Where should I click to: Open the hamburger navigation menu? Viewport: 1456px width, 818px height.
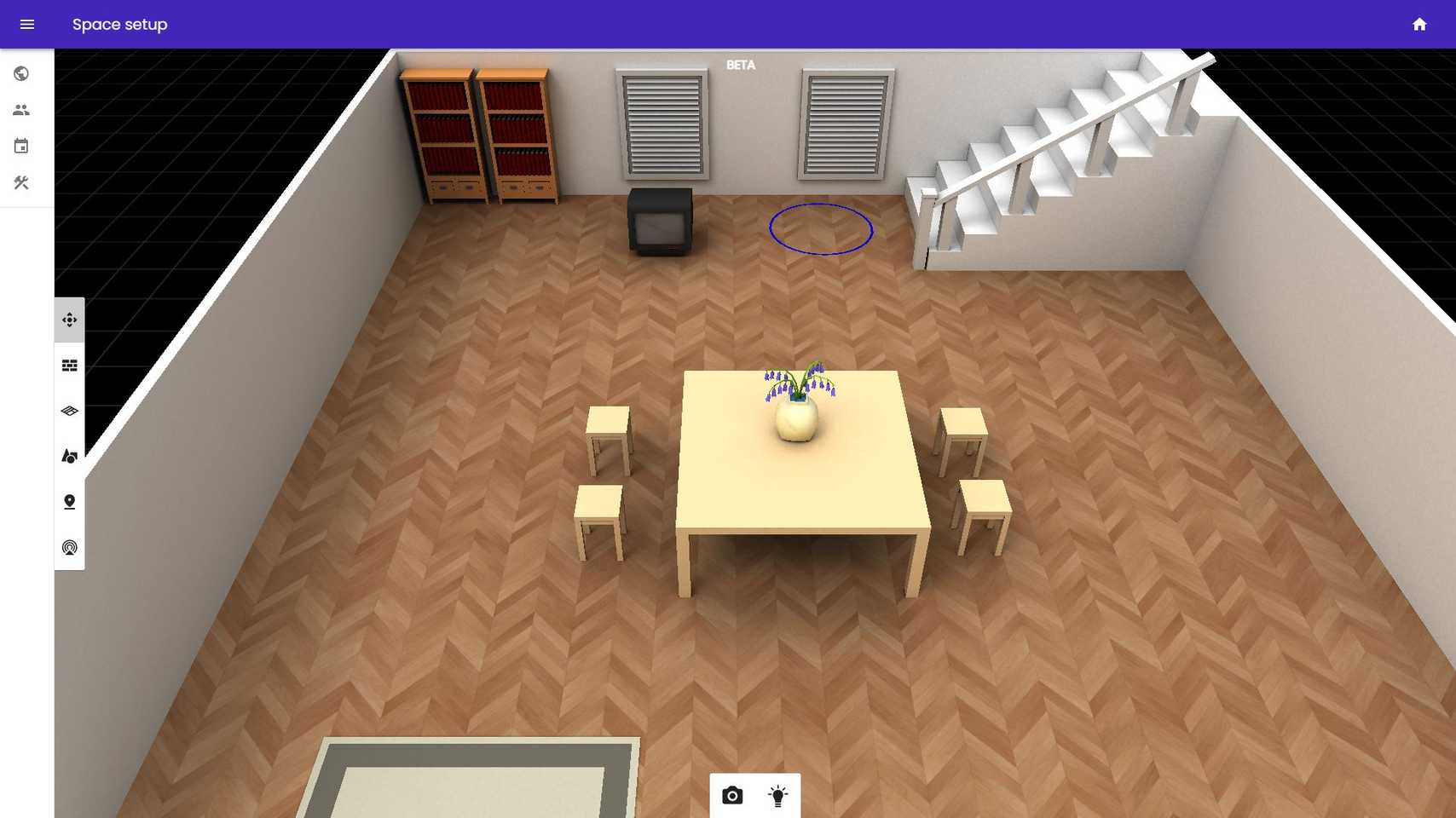27,24
